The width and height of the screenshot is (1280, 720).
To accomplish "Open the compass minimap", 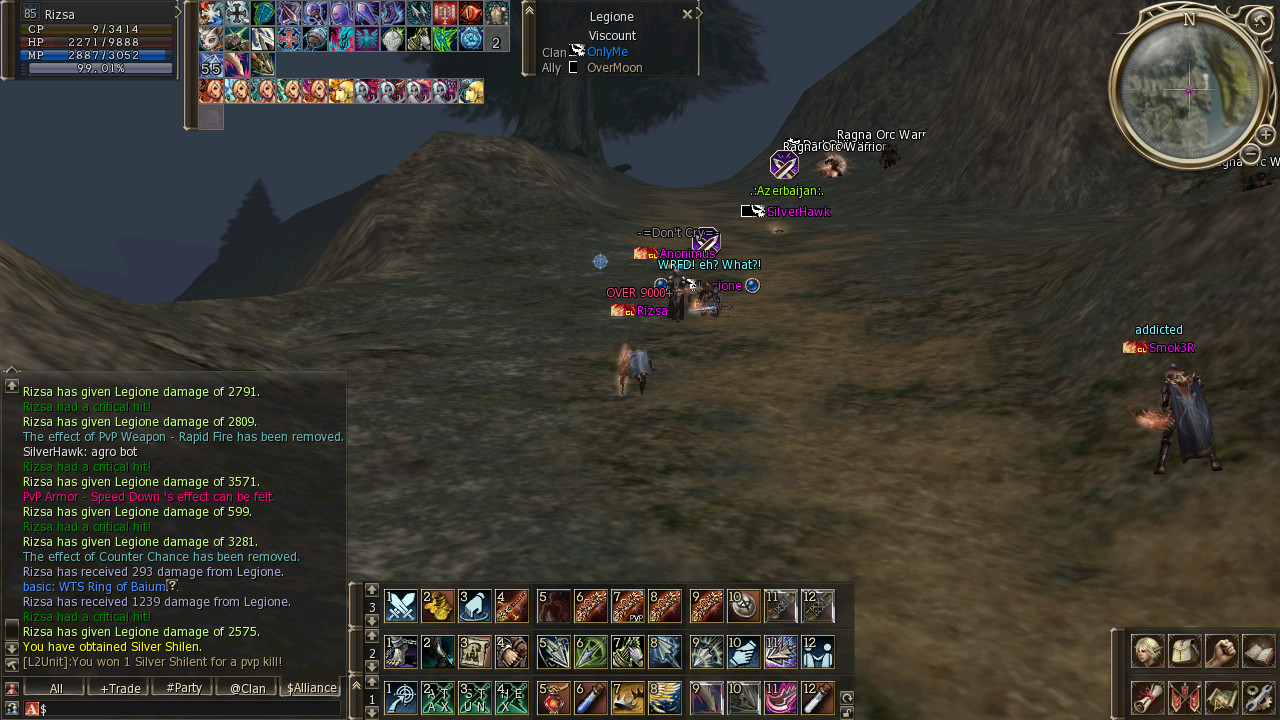I will pos(1188,90).
